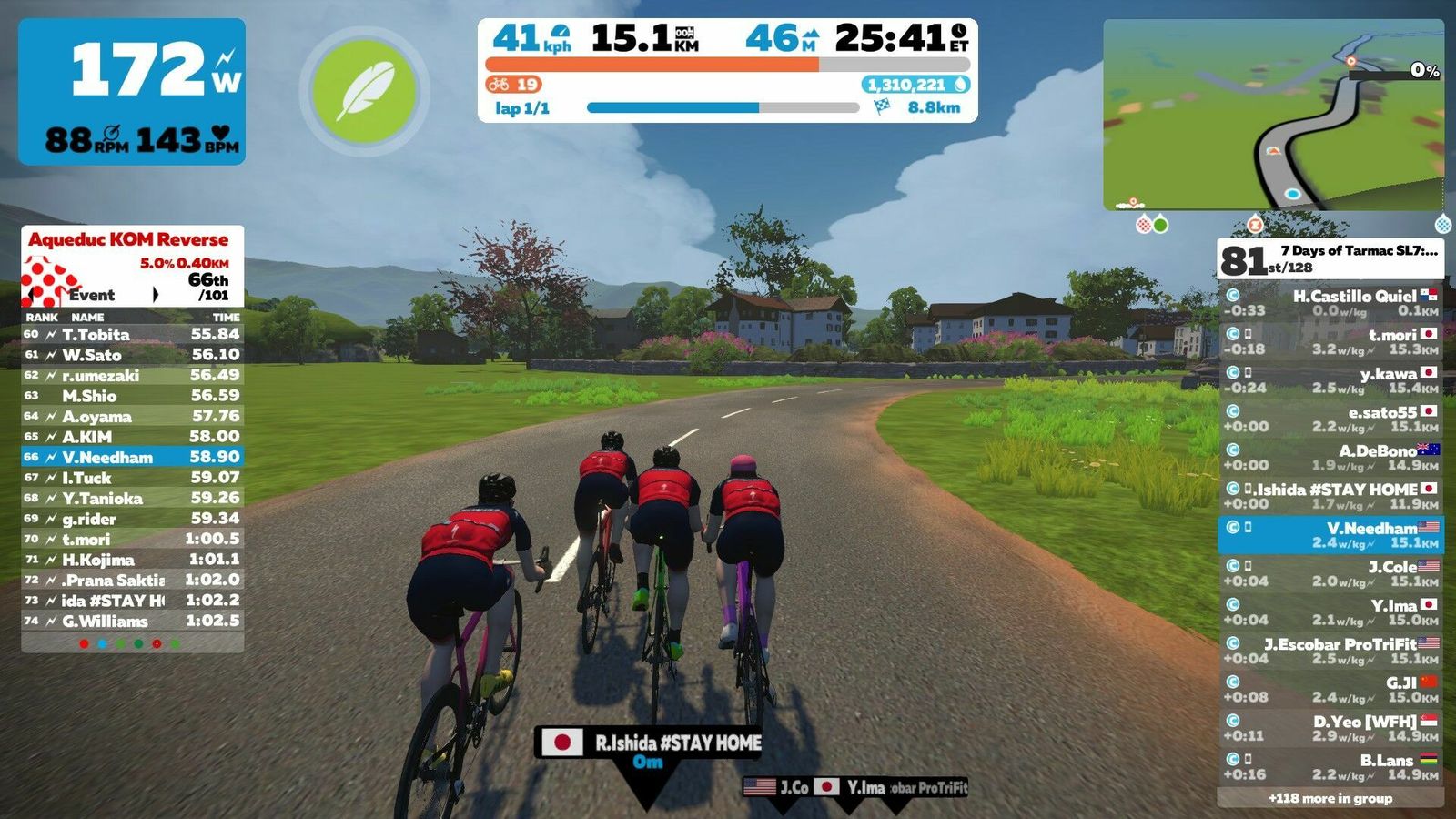Select I.Tuck in the segment rankings
1456x819 pixels.
[x=132, y=478]
